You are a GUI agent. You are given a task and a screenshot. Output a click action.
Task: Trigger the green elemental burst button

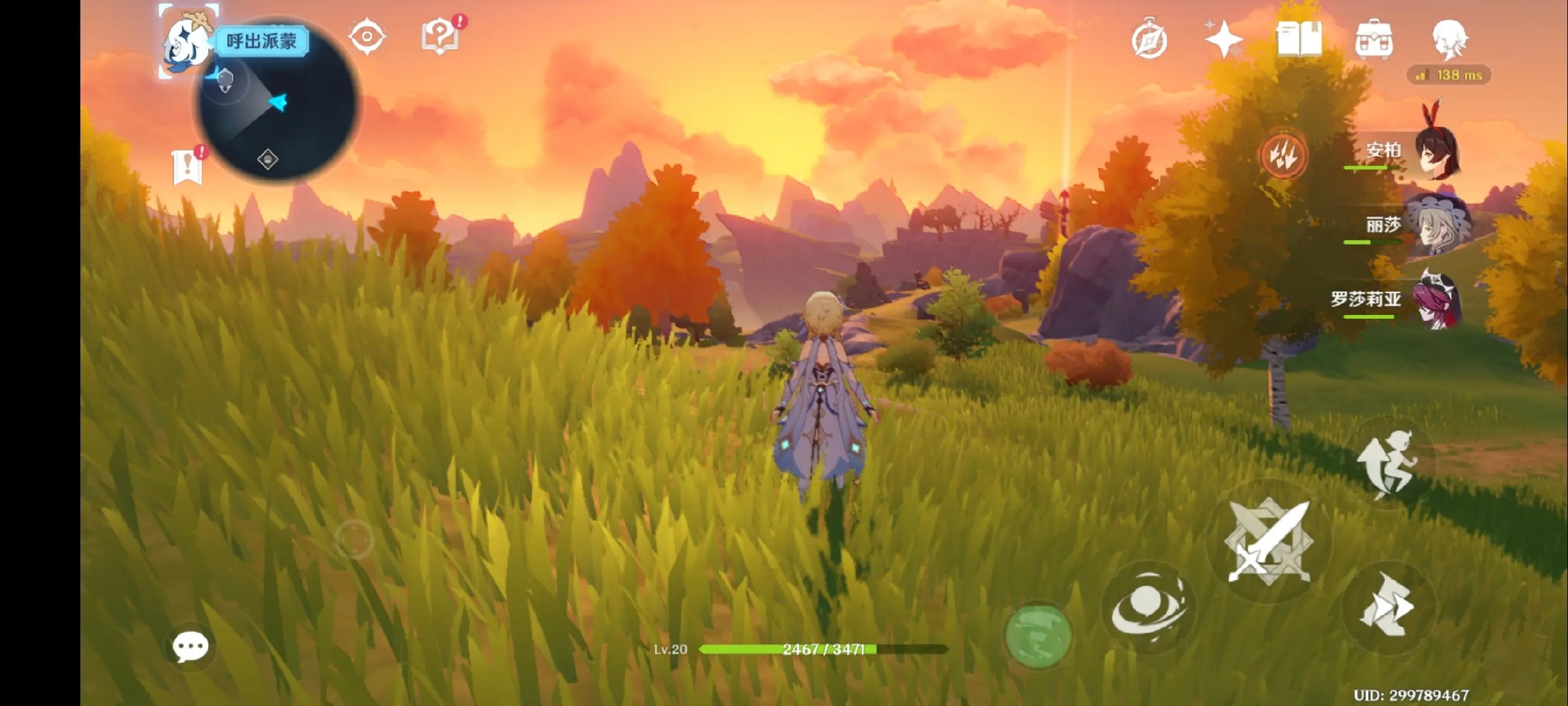1037,635
